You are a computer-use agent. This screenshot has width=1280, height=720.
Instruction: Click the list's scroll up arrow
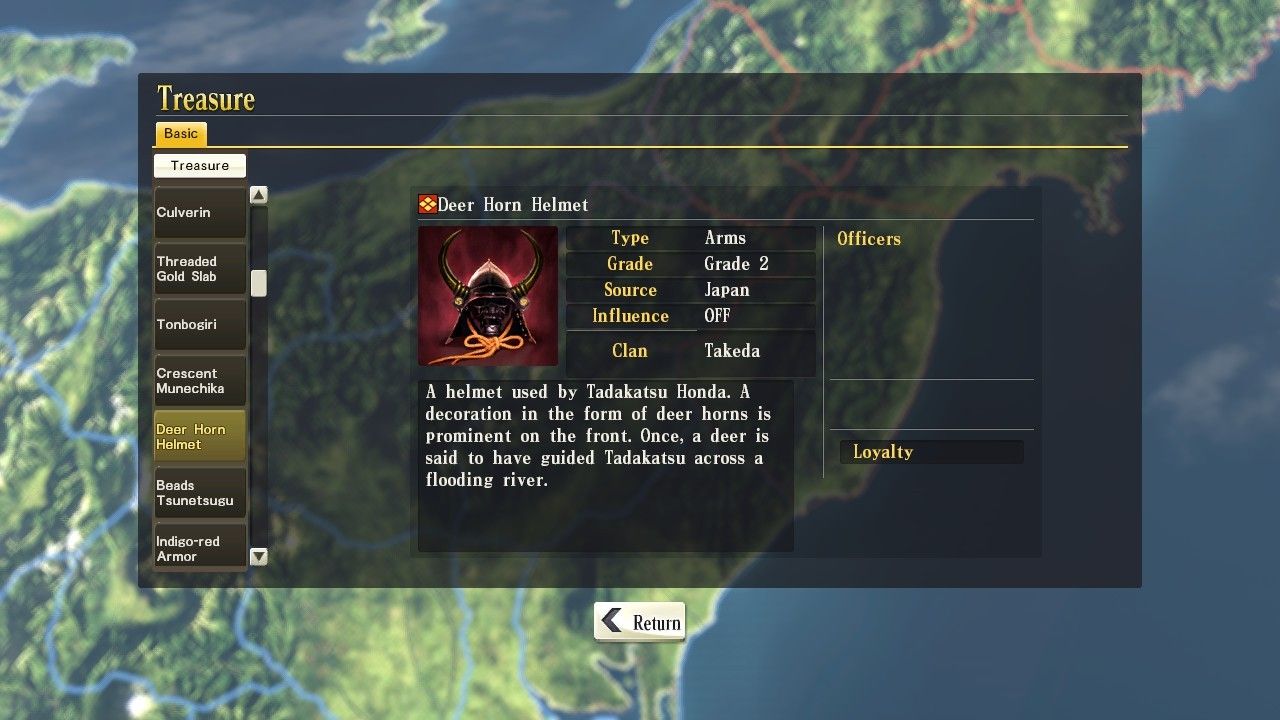pyautogui.click(x=259, y=195)
